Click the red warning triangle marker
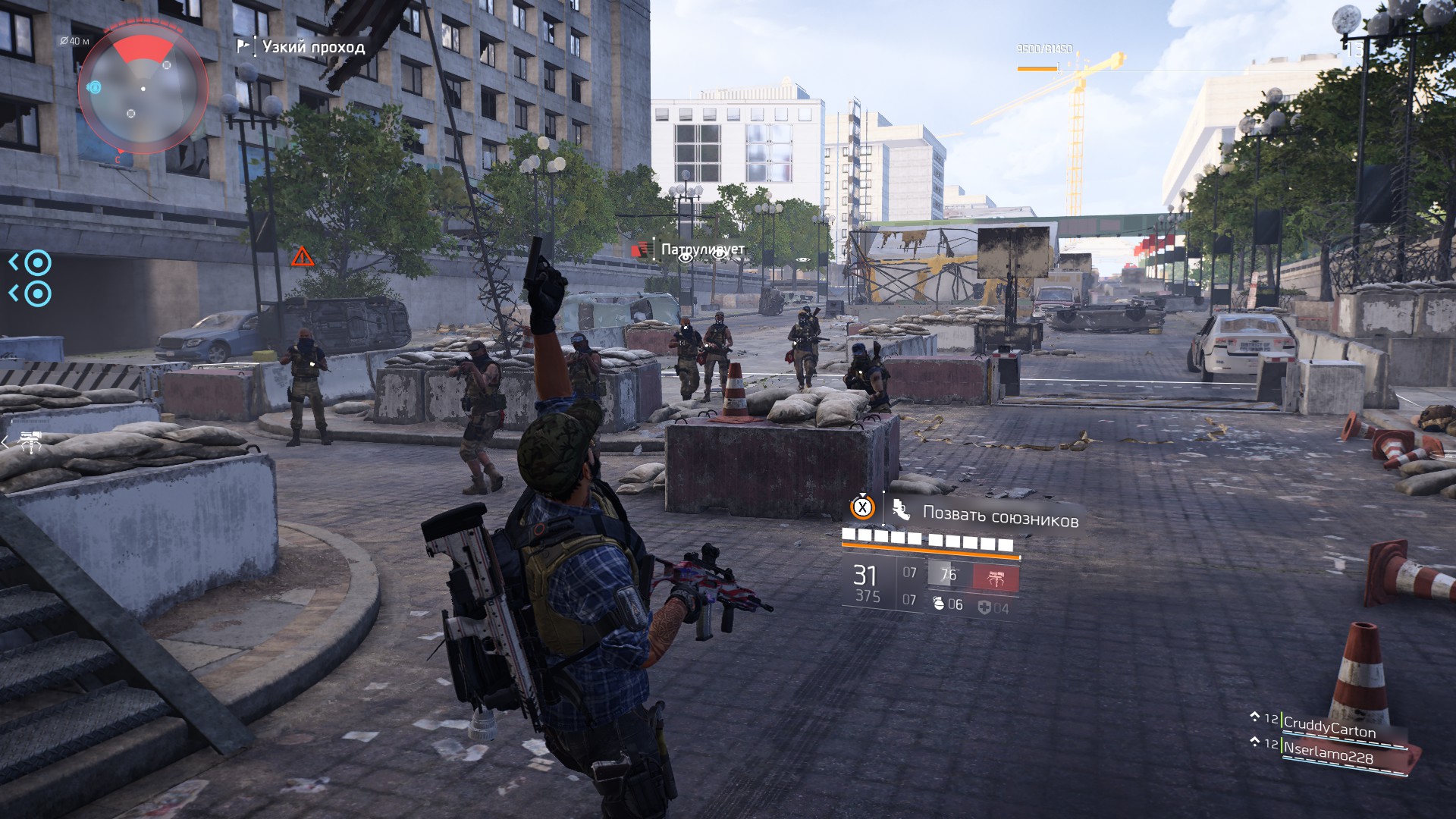The image size is (1456, 819). (303, 257)
